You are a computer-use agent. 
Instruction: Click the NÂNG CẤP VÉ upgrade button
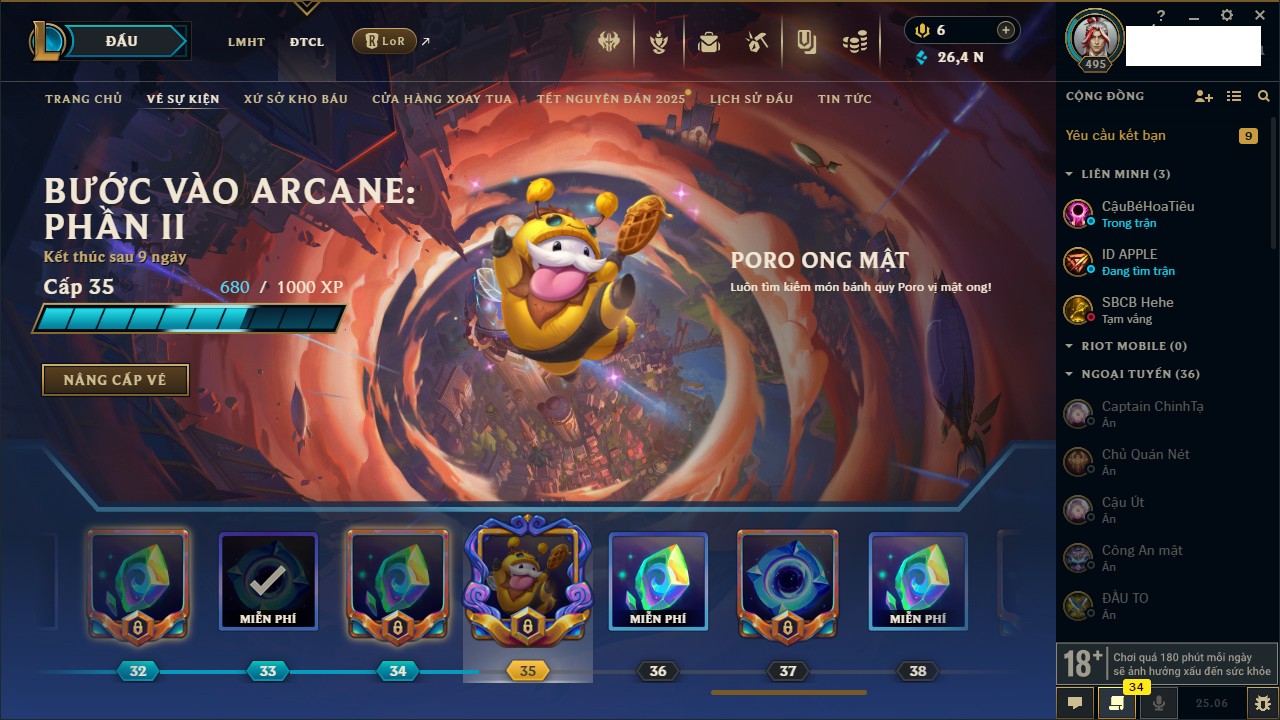pyautogui.click(x=115, y=380)
